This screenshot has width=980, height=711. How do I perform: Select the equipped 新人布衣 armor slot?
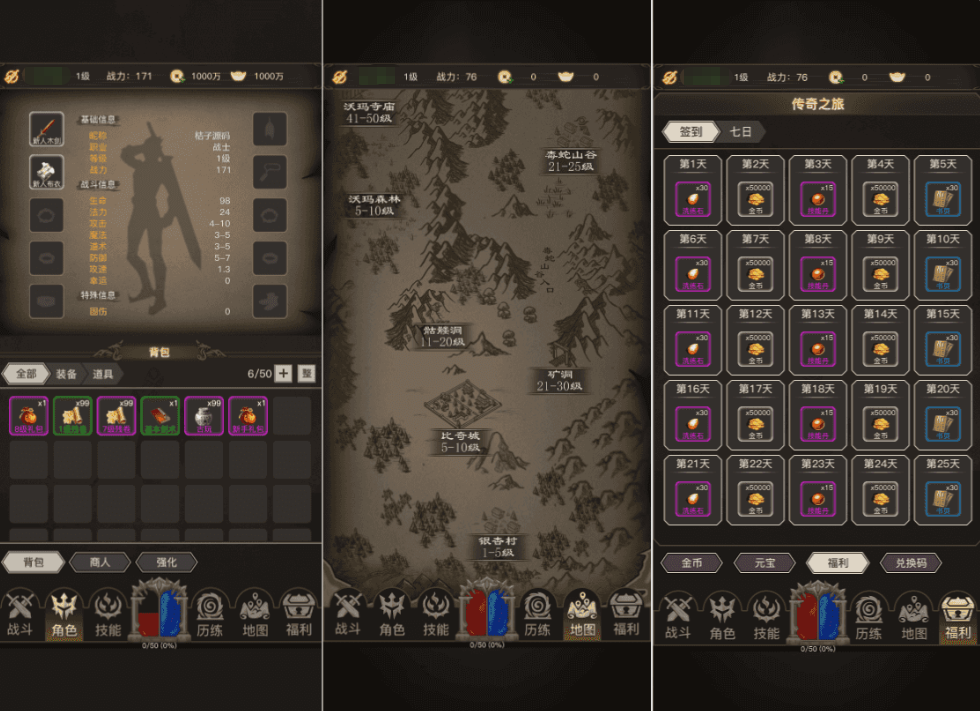click(47, 172)
